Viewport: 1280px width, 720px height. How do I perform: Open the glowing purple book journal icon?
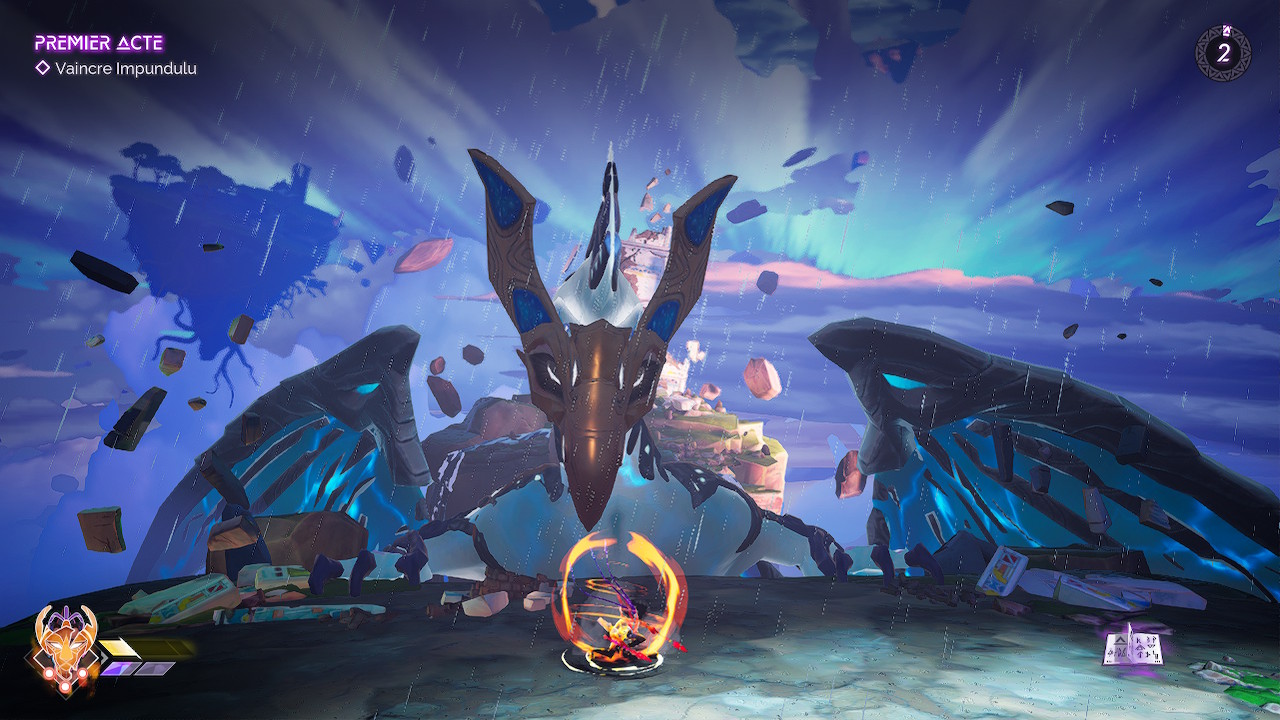click(1132, 644)
